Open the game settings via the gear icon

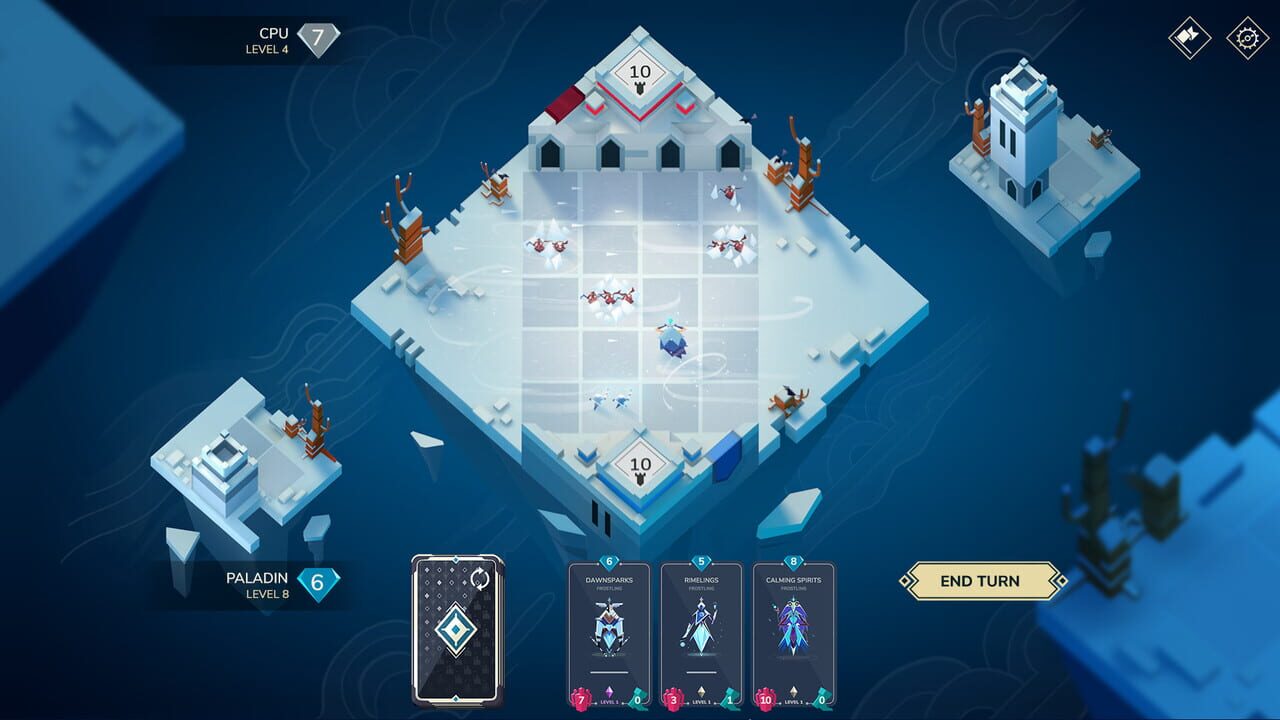point(1246,40)
